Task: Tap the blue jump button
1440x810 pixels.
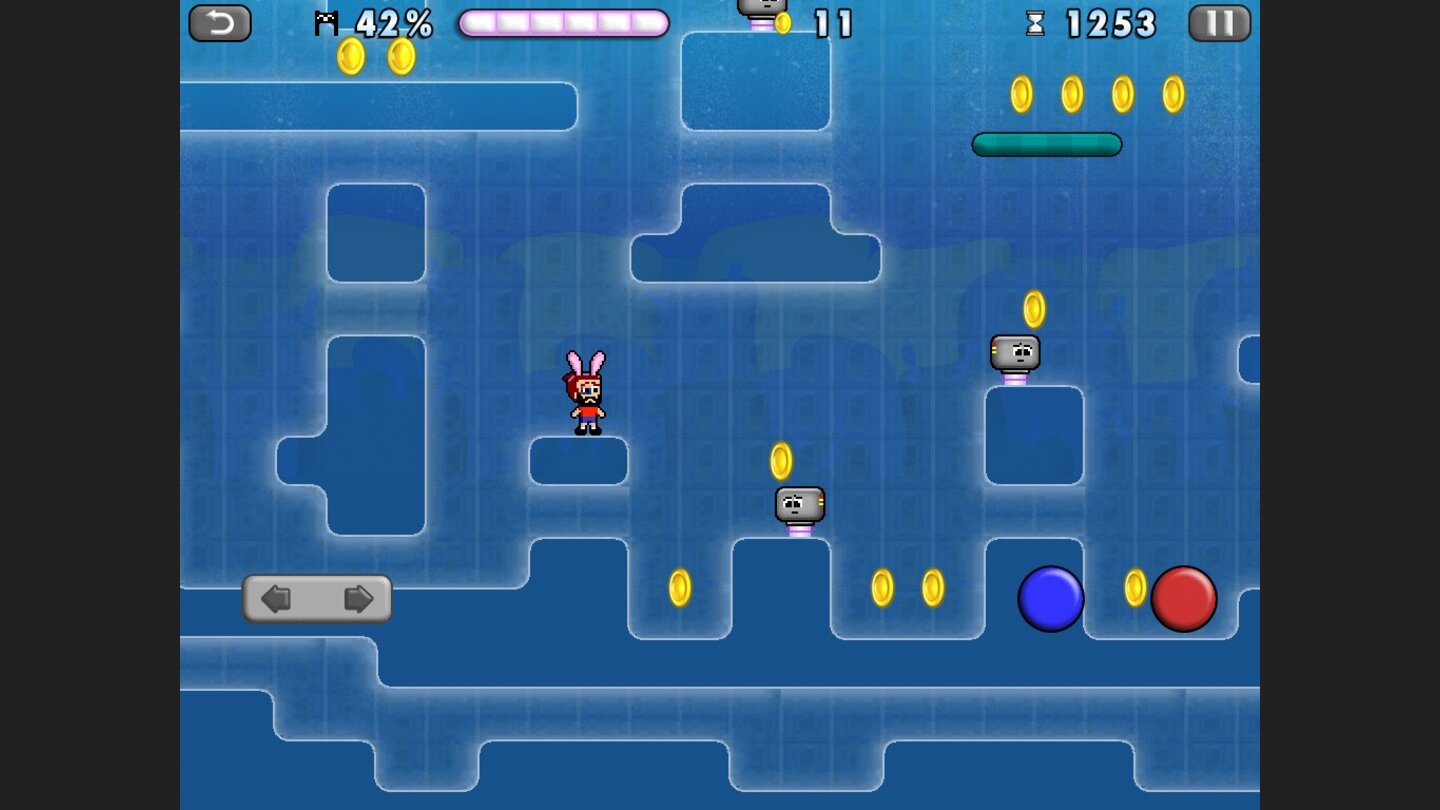Action: pos(1051,597)
